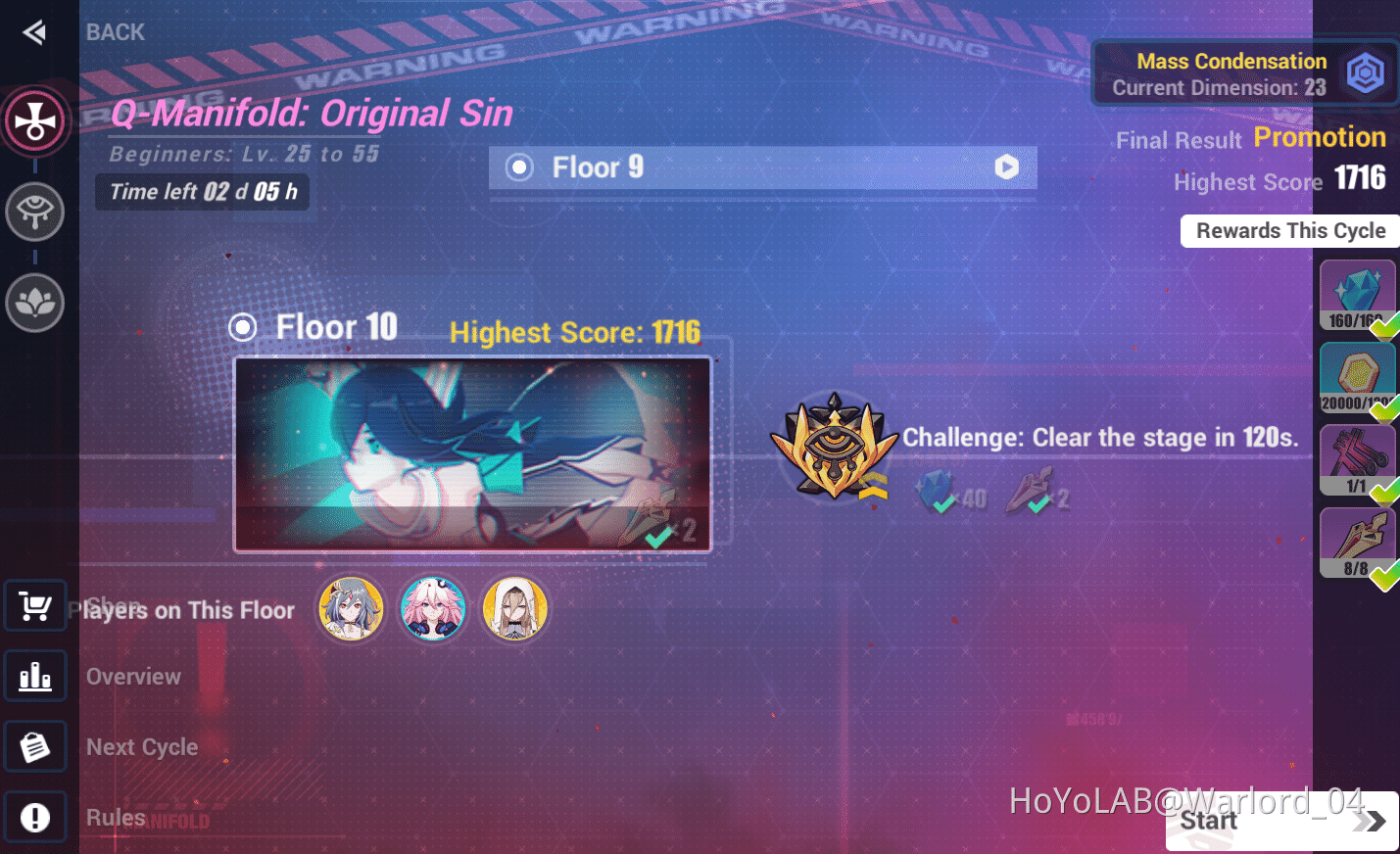Open the eye icon in the left sidebar
Viewport: 1400px width, 854px height.
click(35, 212)
